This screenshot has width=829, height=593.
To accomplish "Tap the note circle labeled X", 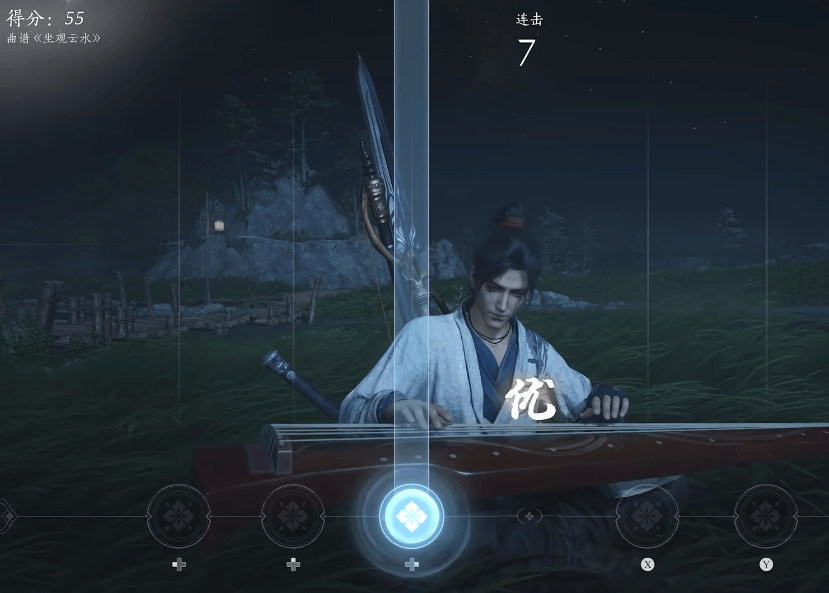I will click(647, 517).
